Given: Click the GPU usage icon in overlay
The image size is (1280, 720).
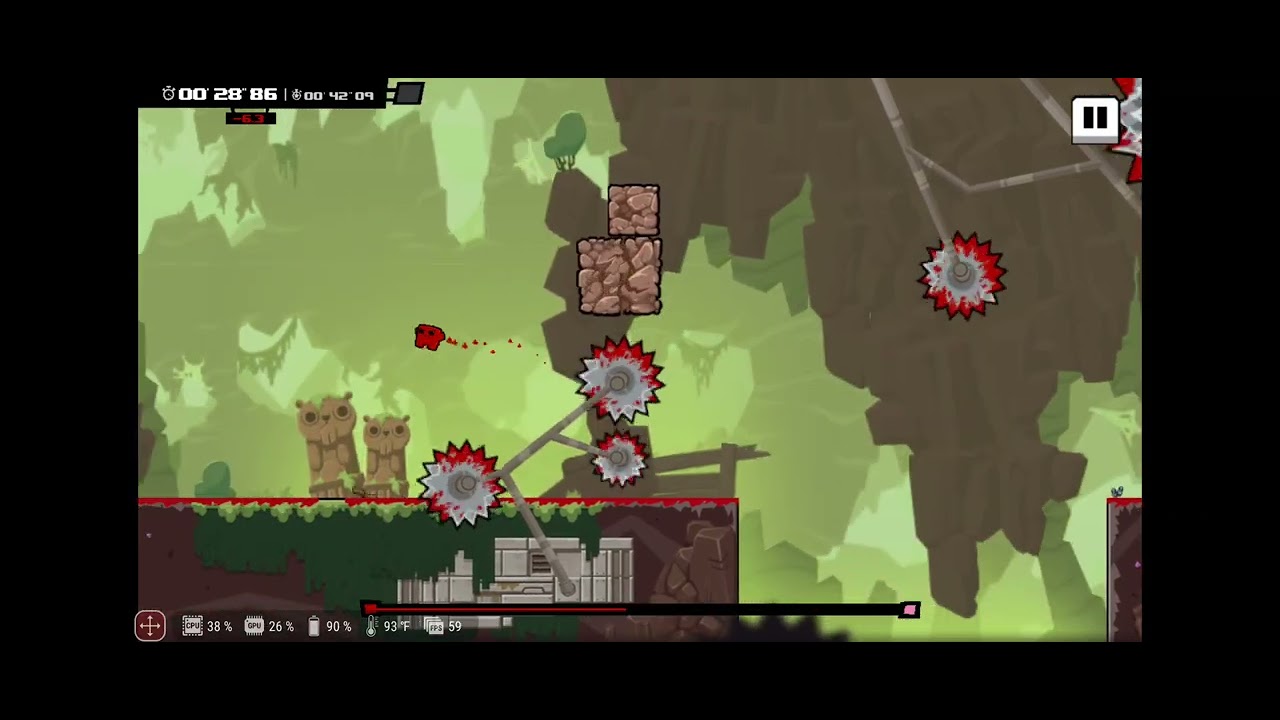Looking at the screenshot, I should tap(254, 626).
